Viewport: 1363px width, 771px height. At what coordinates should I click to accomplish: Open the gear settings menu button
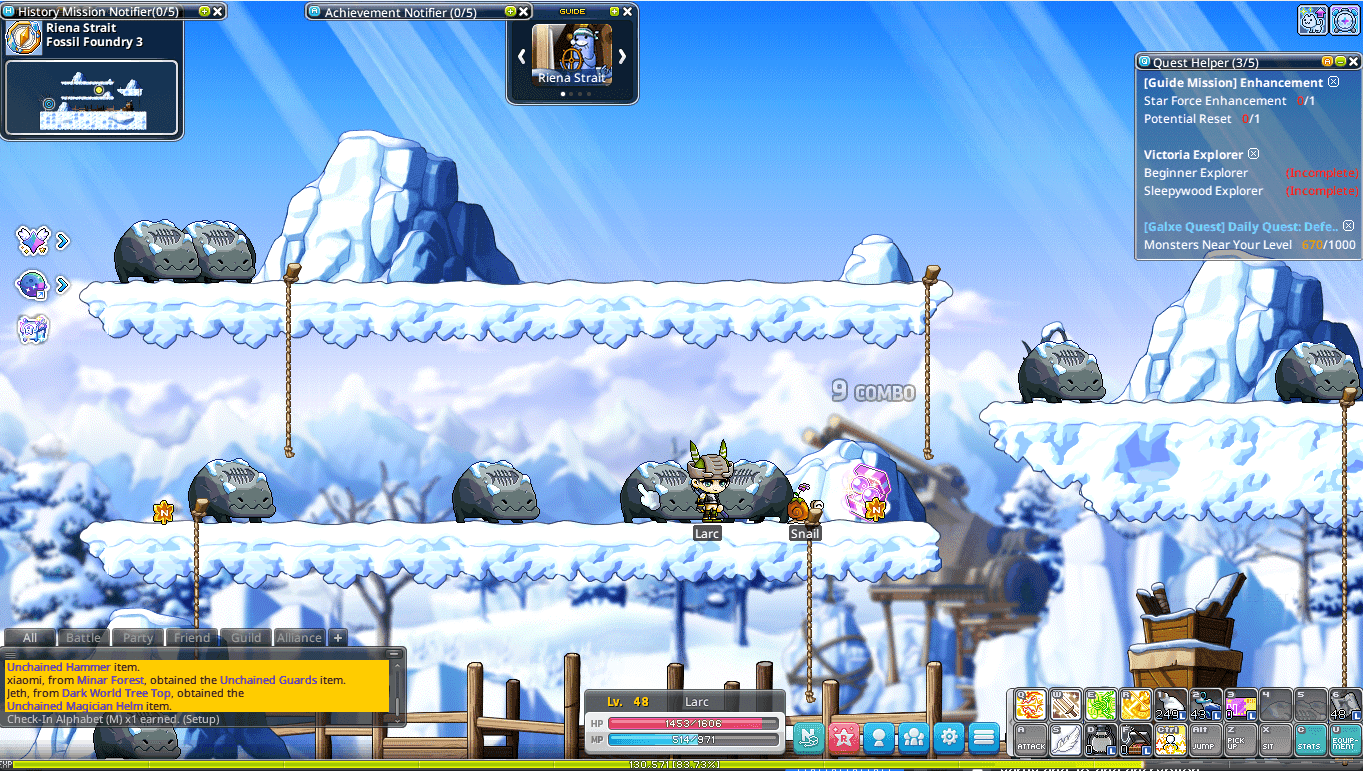pyautogui.click(x=948, y=738)
